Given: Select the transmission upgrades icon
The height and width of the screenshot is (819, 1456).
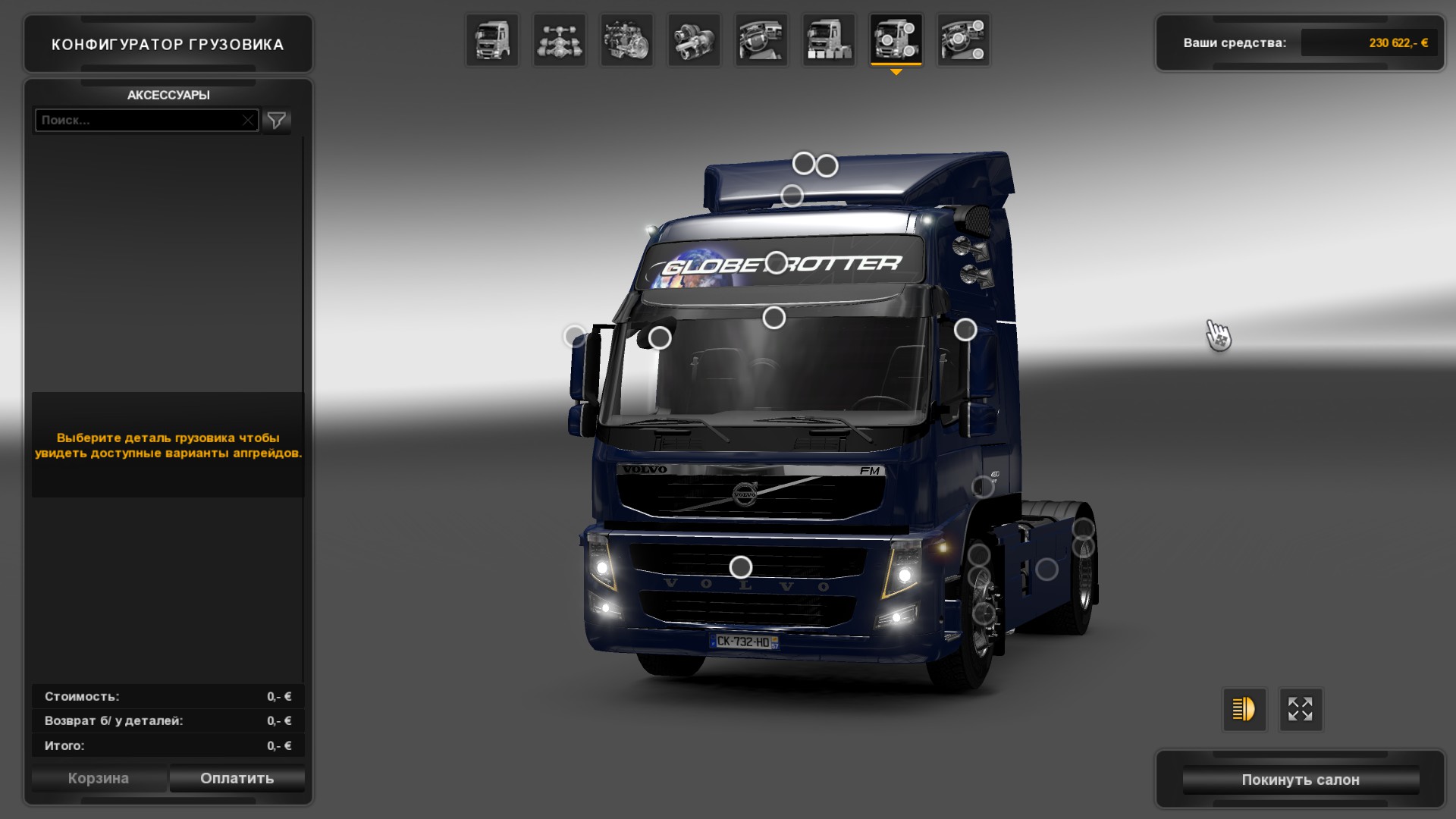Looking at the screenshot, I should click(x=695, y=40).
